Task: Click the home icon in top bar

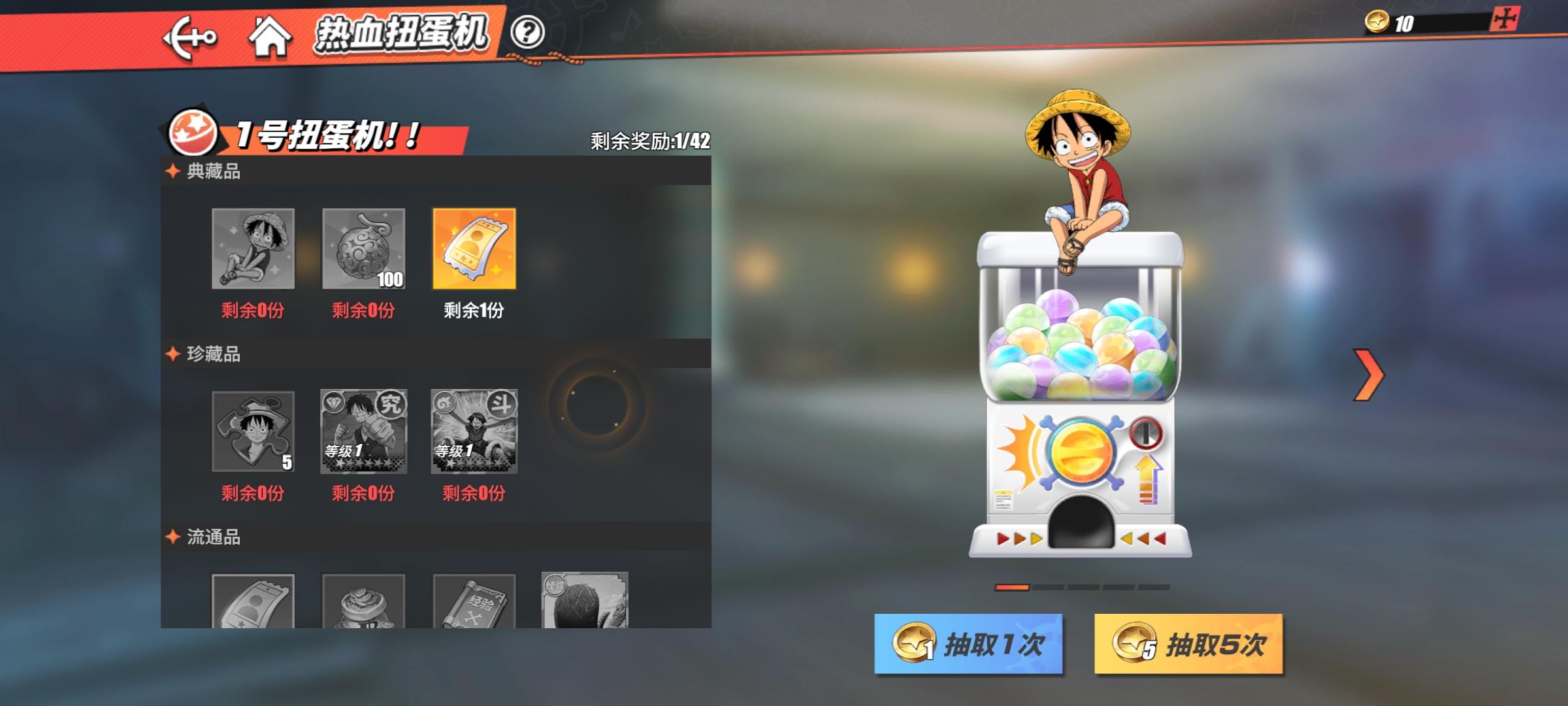Action: click(x=272, y=37)
